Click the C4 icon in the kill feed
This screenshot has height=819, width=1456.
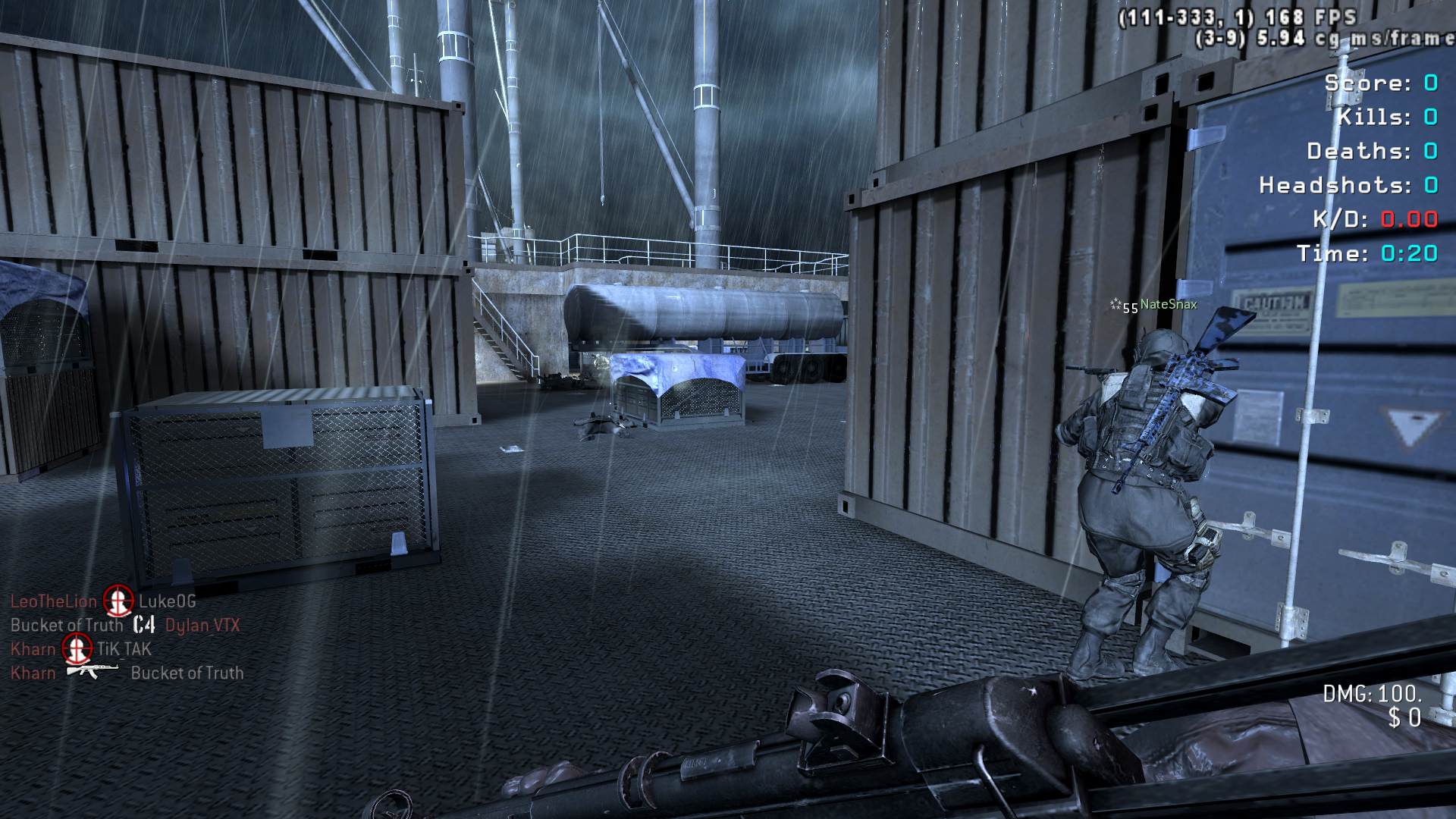(143, 625)
